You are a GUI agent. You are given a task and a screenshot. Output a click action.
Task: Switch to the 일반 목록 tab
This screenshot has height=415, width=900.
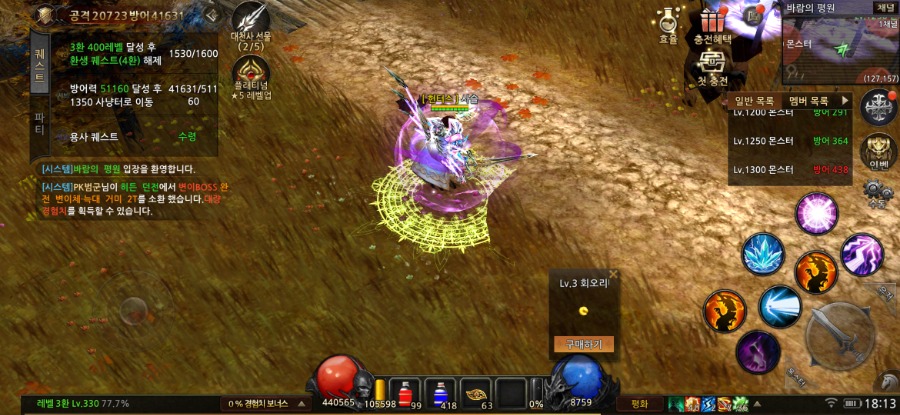pos(754,101)
